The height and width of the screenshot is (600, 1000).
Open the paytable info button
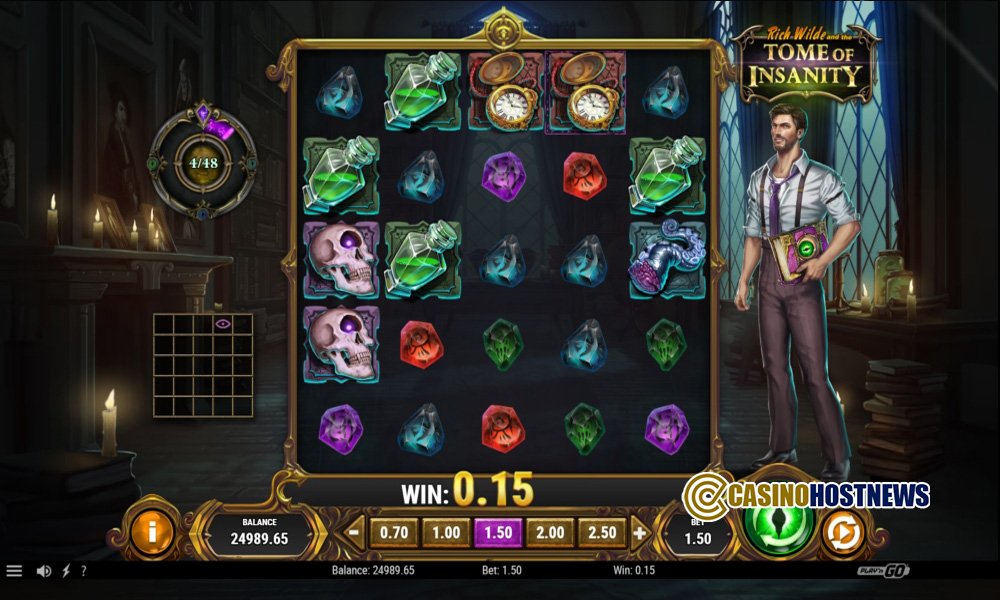tap(152, 532)
